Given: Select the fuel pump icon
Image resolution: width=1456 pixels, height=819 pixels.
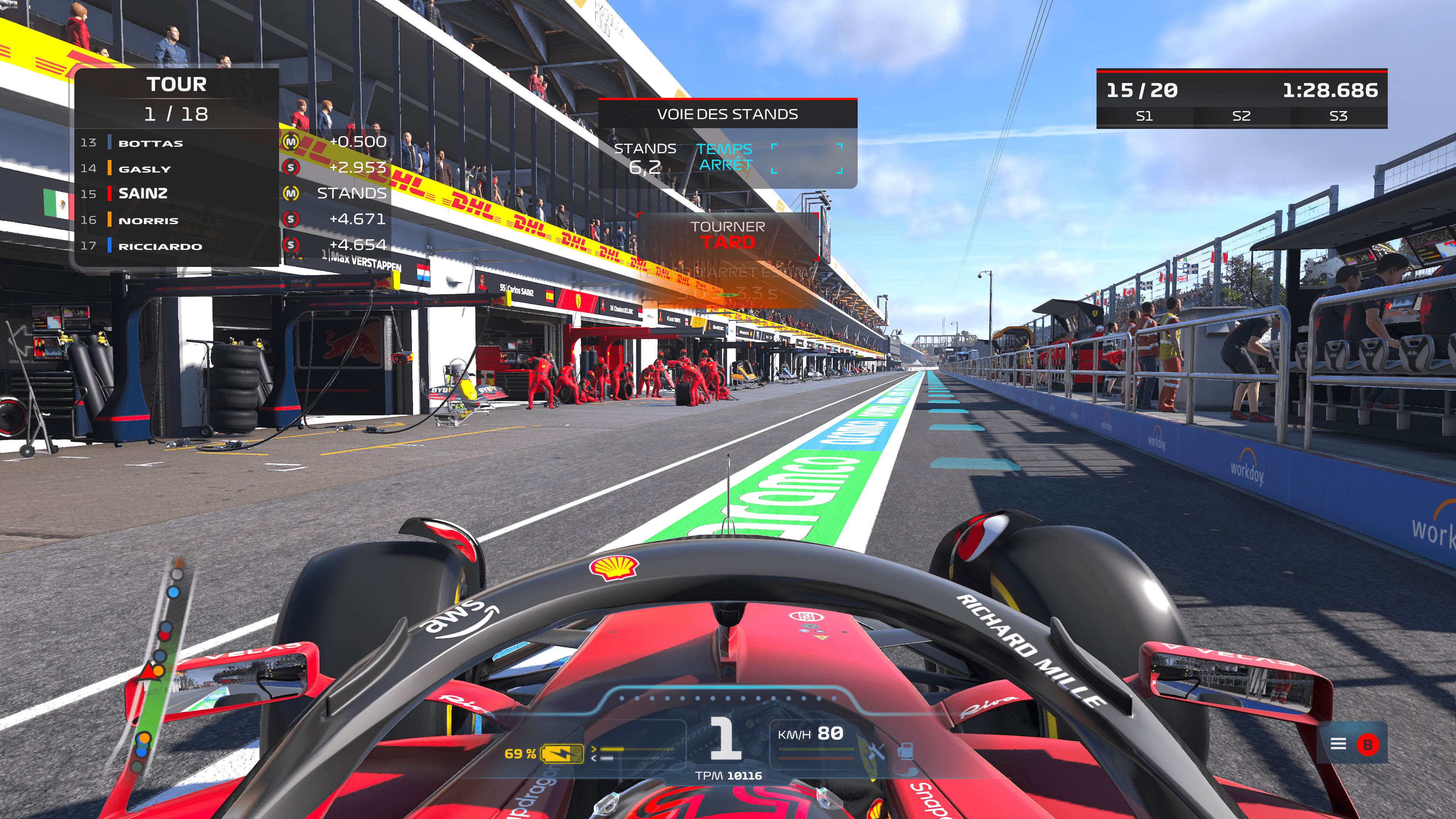Looking at the screenshot, I should pos(905,751).
